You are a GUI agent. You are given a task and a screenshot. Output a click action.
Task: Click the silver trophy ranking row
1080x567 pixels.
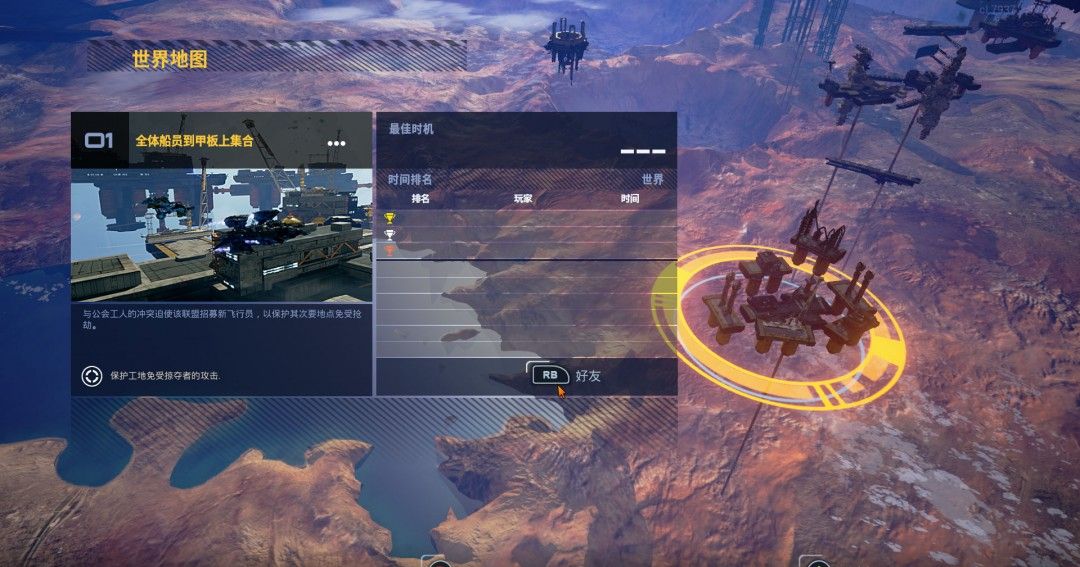[x=526, y=235]
